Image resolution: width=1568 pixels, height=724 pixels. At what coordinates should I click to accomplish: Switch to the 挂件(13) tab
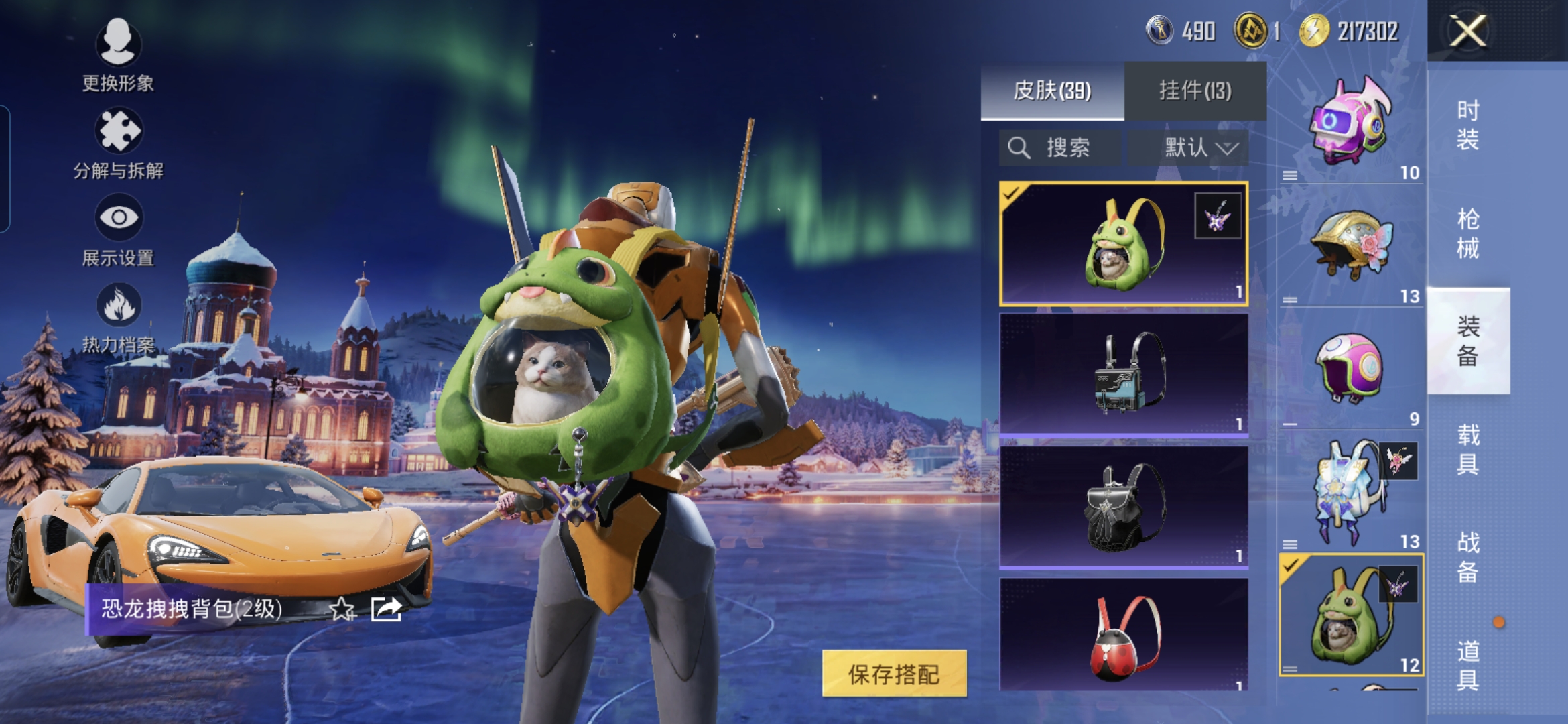click(x=1195, y=90)
